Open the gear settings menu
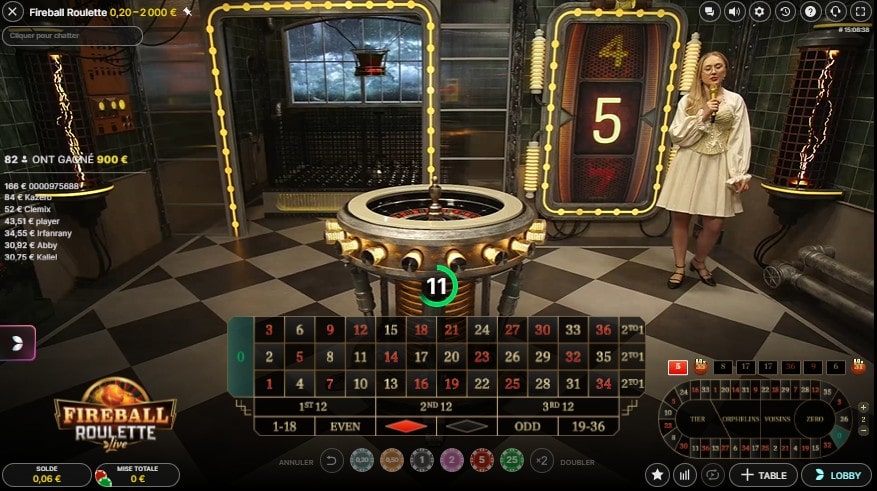Screen dimensions: 877x491 (760, 12)
